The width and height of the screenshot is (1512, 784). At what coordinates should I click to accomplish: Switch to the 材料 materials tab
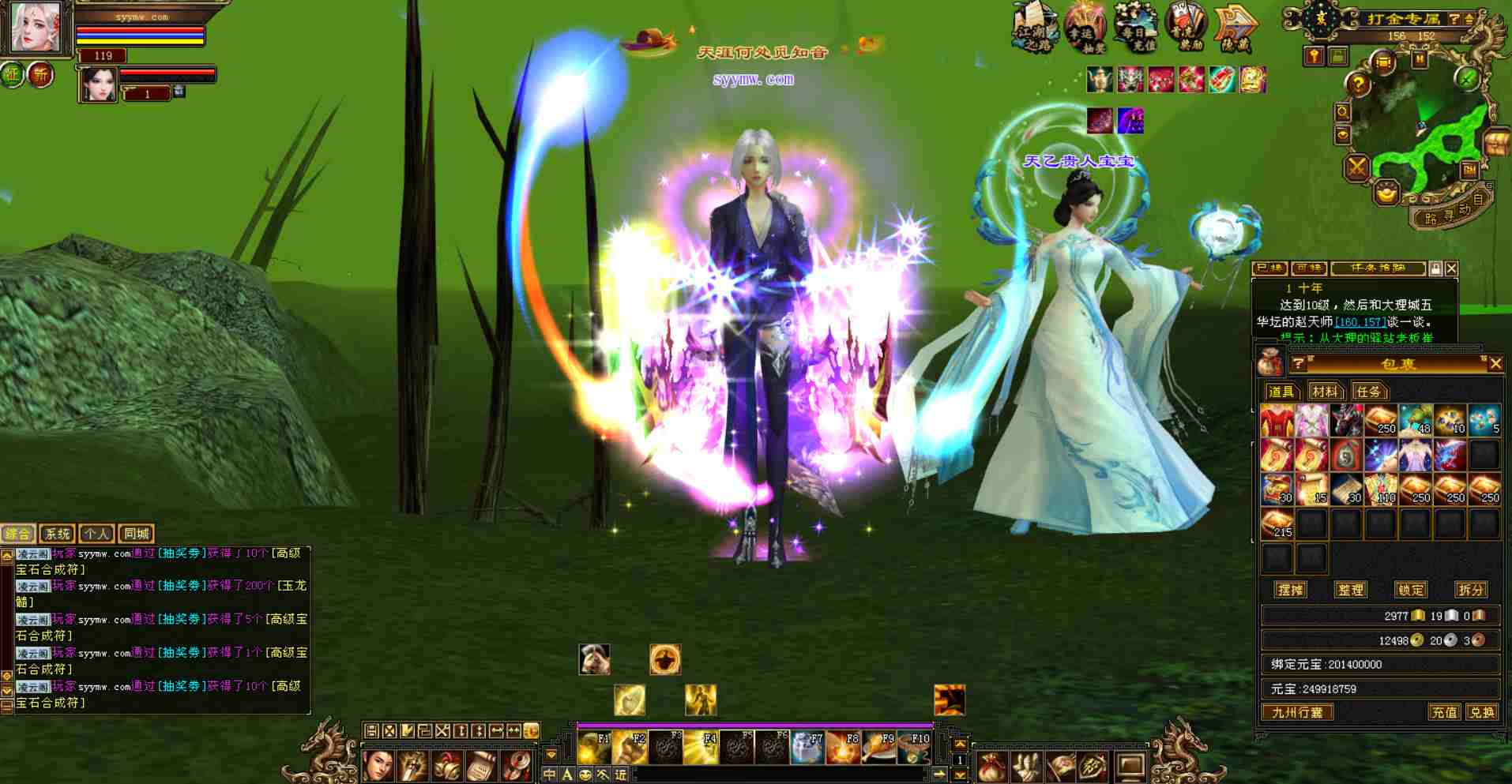[x=1324, y=392]
